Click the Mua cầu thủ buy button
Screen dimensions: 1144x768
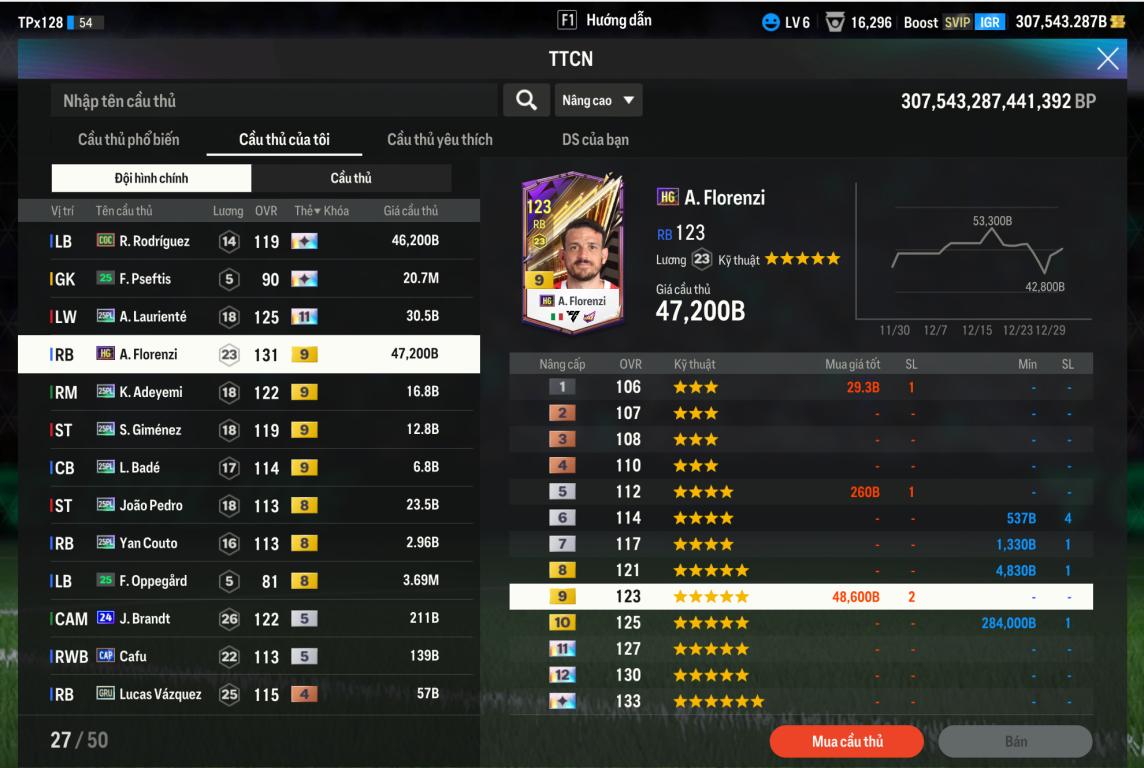837,741
